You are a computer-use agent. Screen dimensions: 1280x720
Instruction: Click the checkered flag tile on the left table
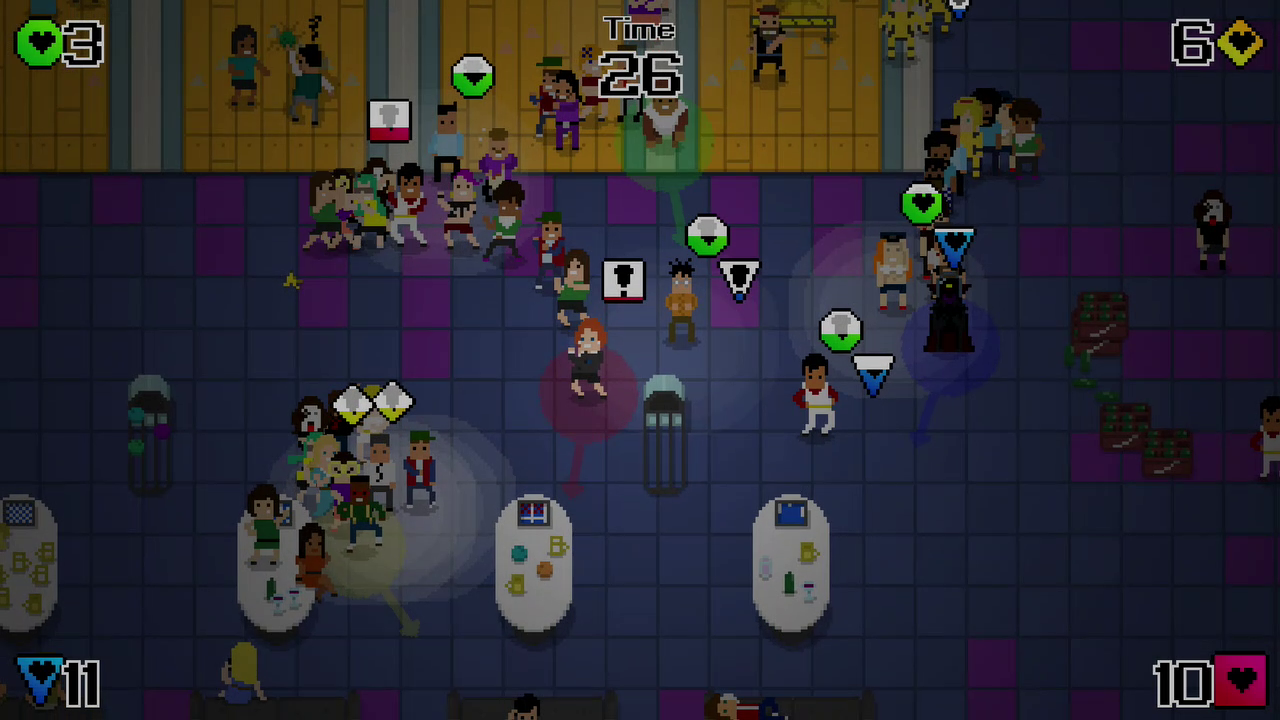[20, 514]
